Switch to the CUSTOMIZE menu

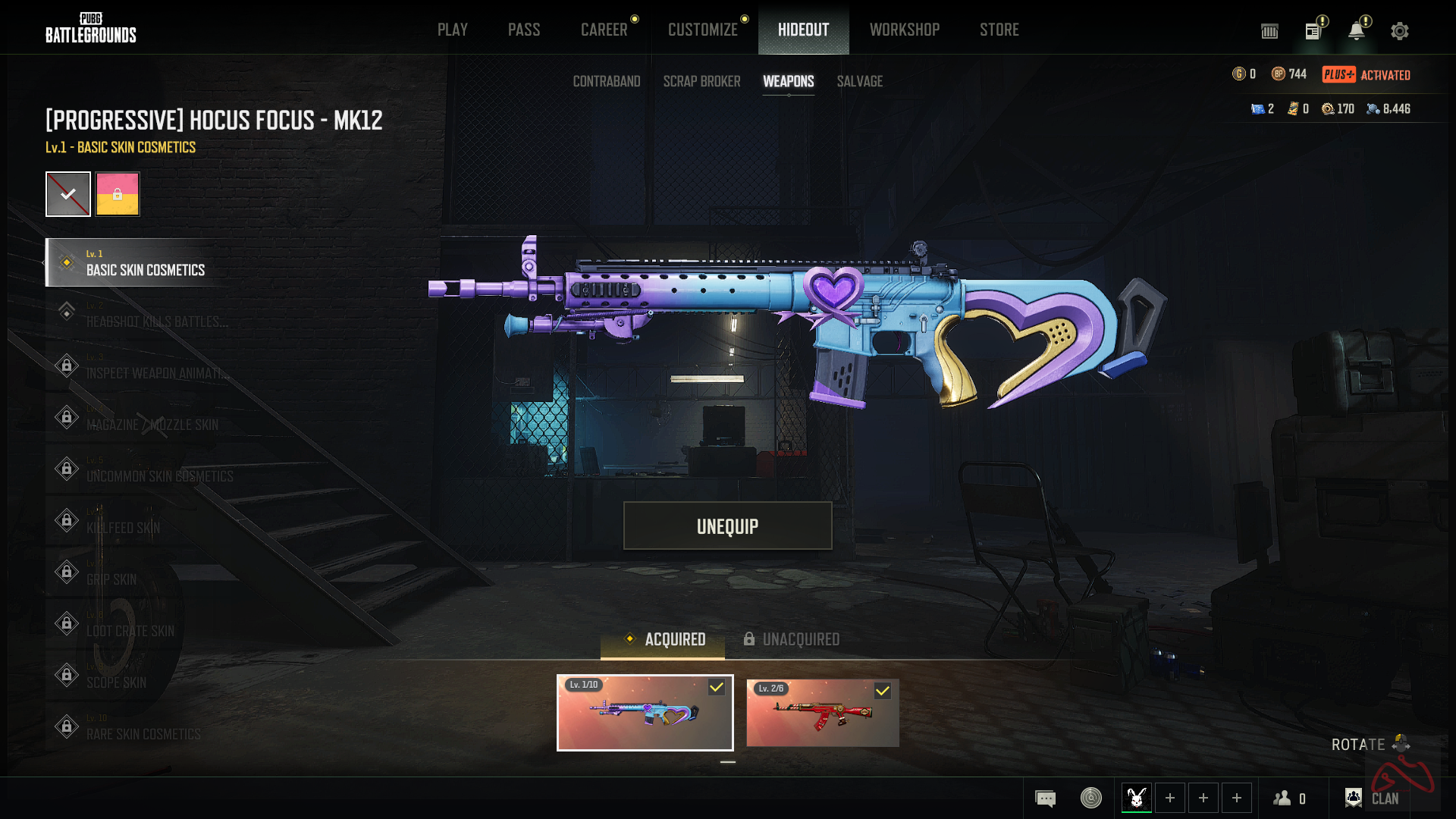point(702,30)
